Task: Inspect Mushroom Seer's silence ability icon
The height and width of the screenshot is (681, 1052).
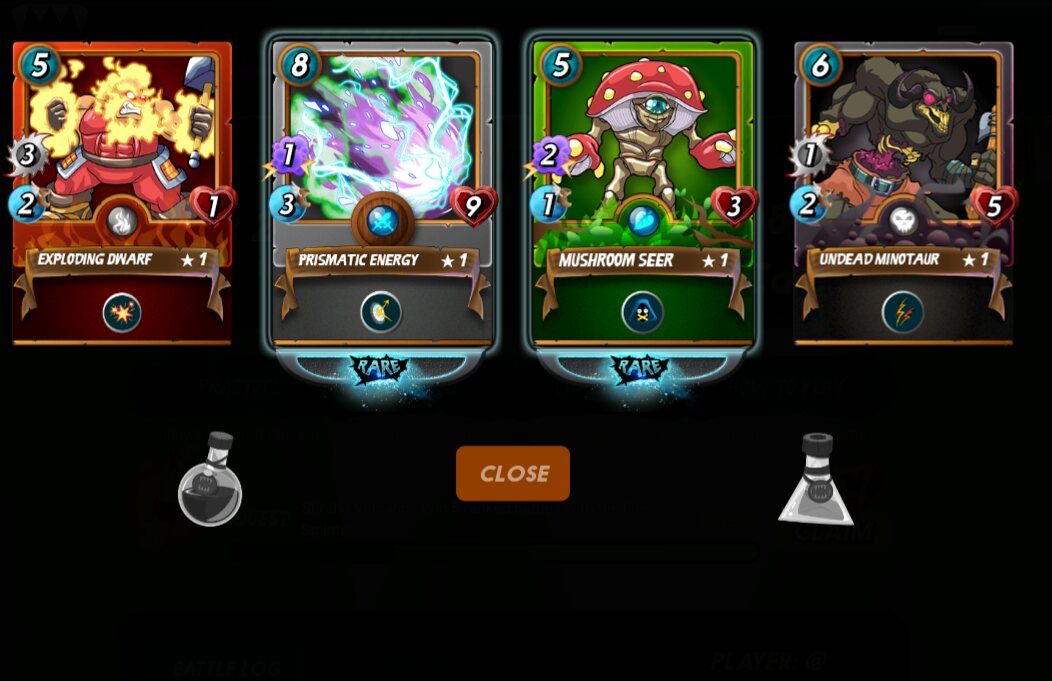Action: [x=642, y=313]
